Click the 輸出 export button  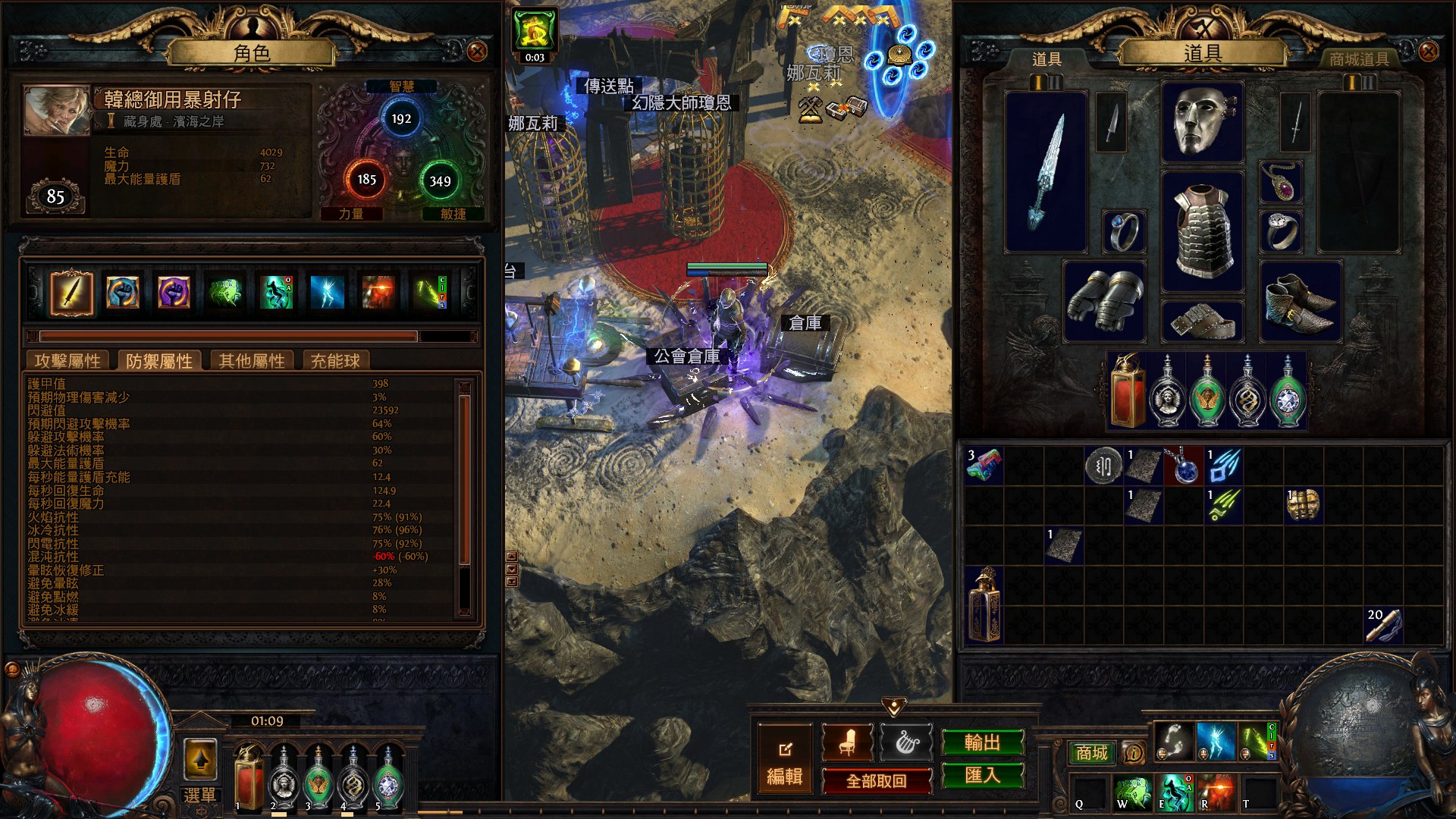pyautogui.click(x=982, y=742)
